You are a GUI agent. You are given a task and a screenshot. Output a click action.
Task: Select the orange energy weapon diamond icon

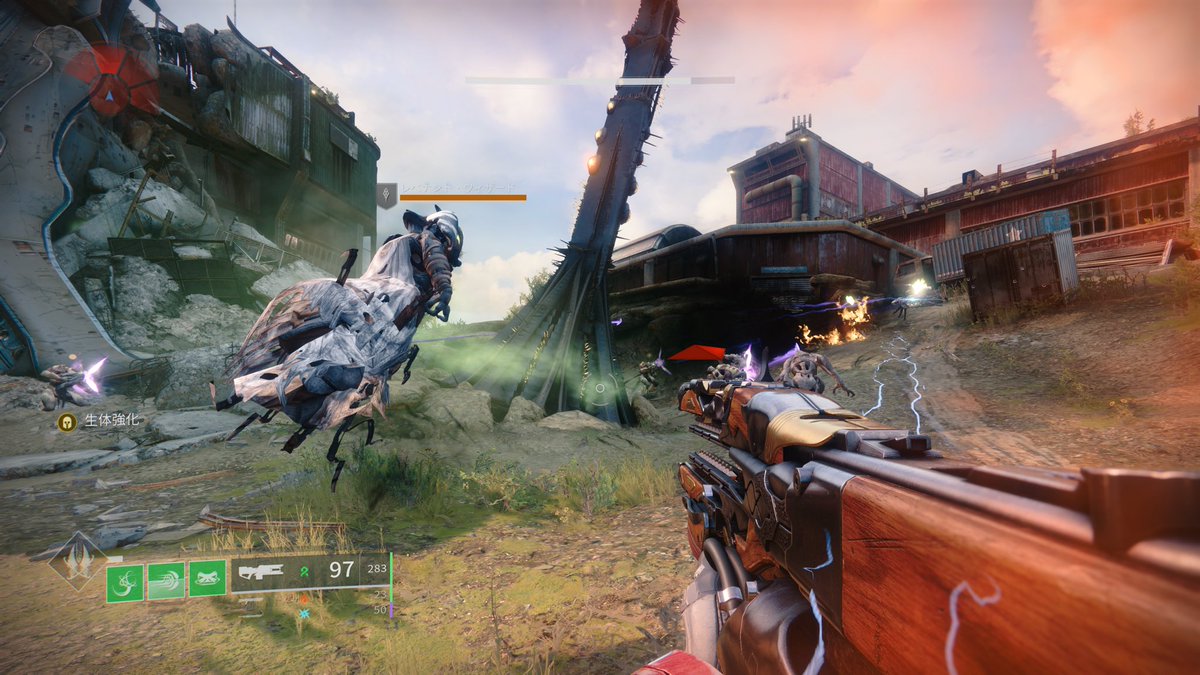pyautogui.click(x=304, y=598)
